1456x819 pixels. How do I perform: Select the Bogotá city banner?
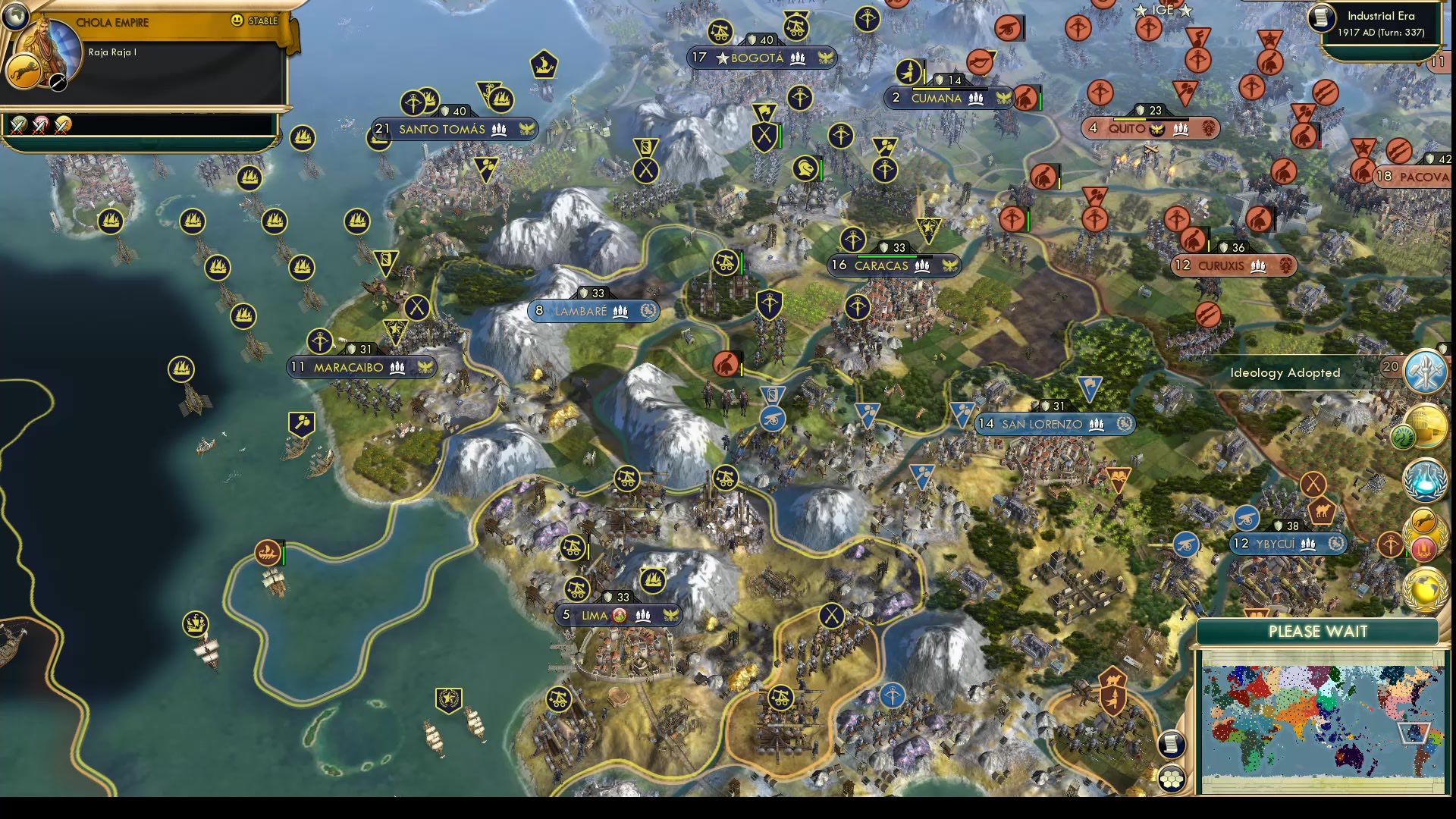[761, 58]
